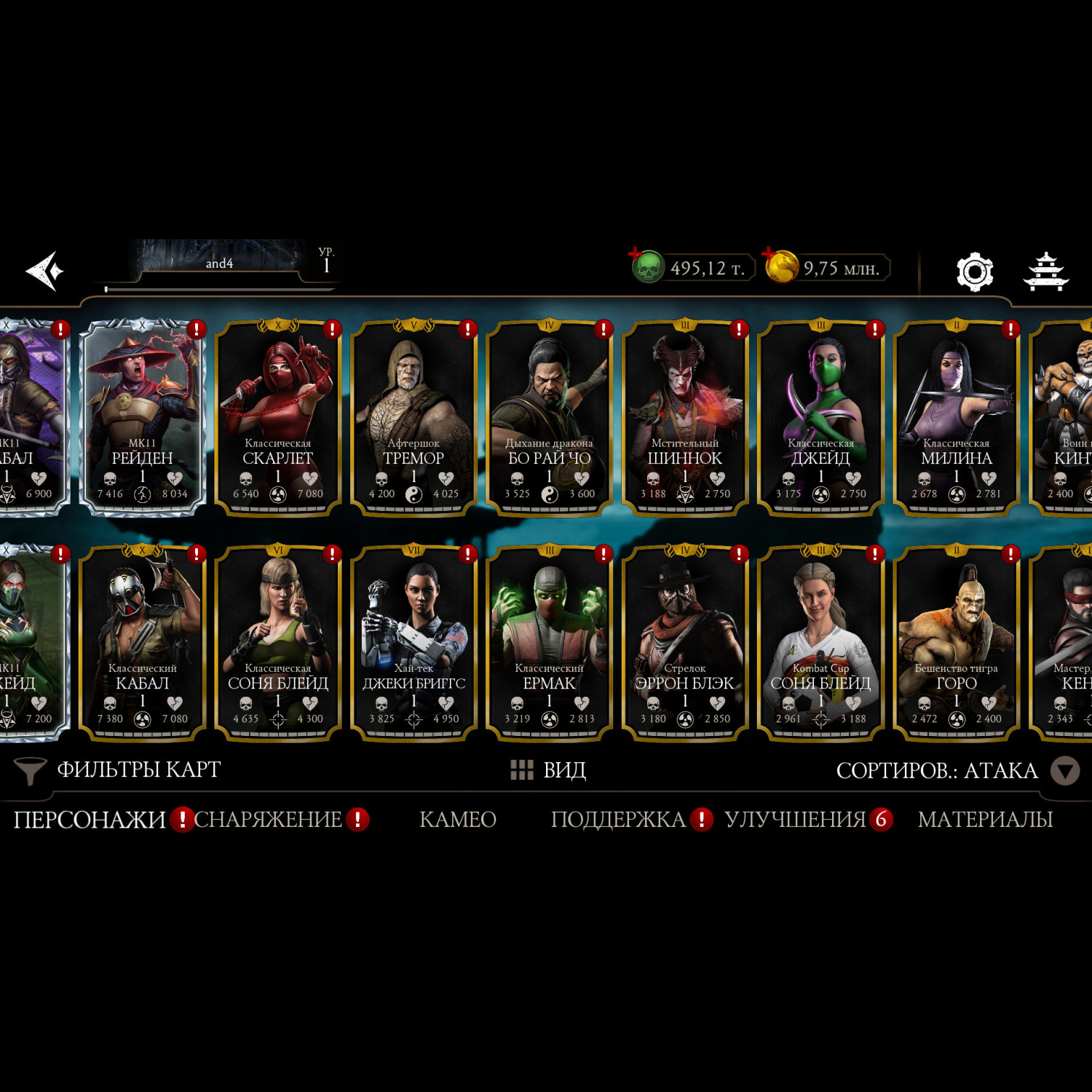Add souls with the green skull icon

[x=646, y=266]
